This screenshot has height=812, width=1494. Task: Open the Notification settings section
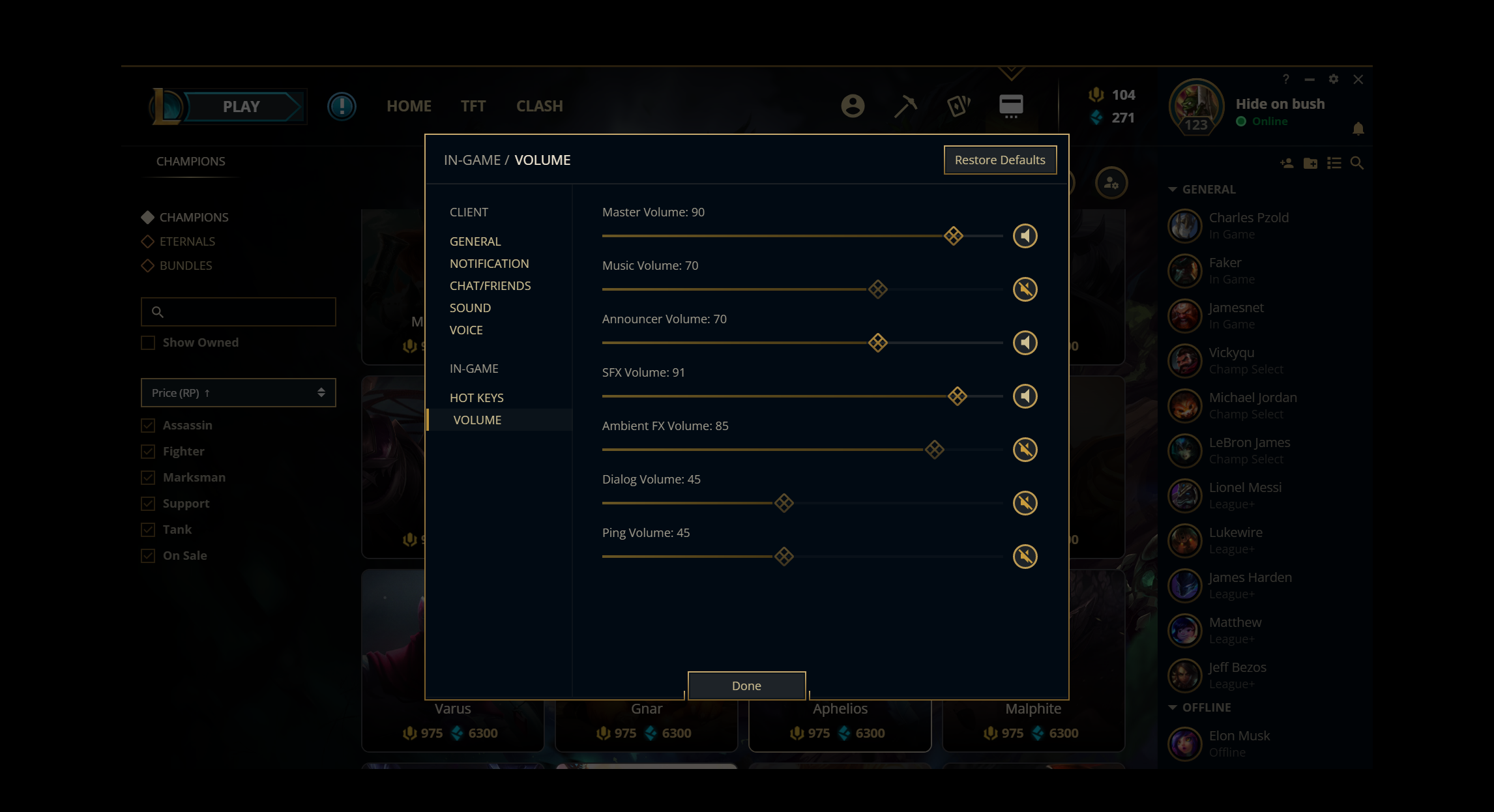[489, 263]
